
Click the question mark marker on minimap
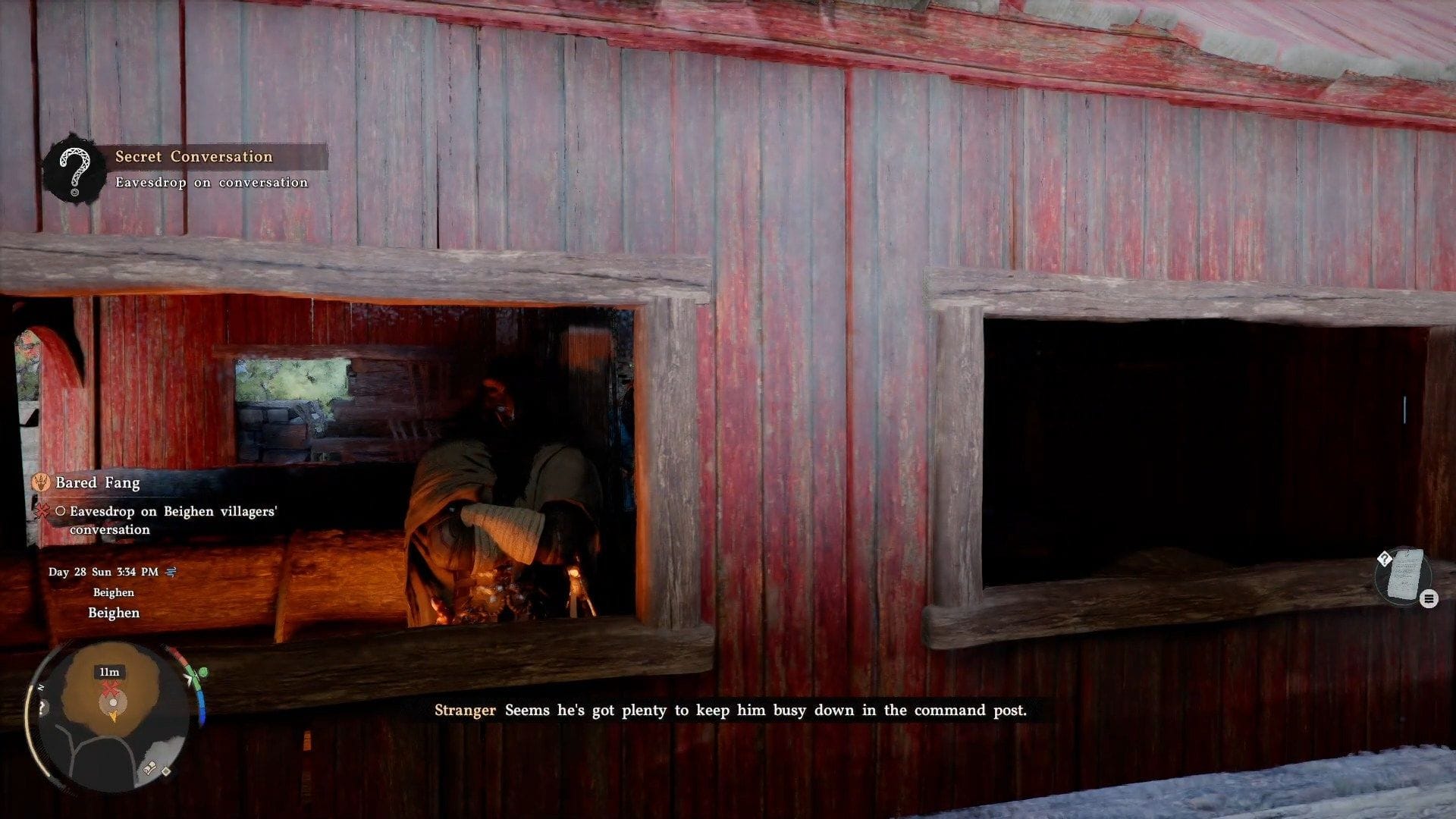pyautogui.click(x=42, y=708)
